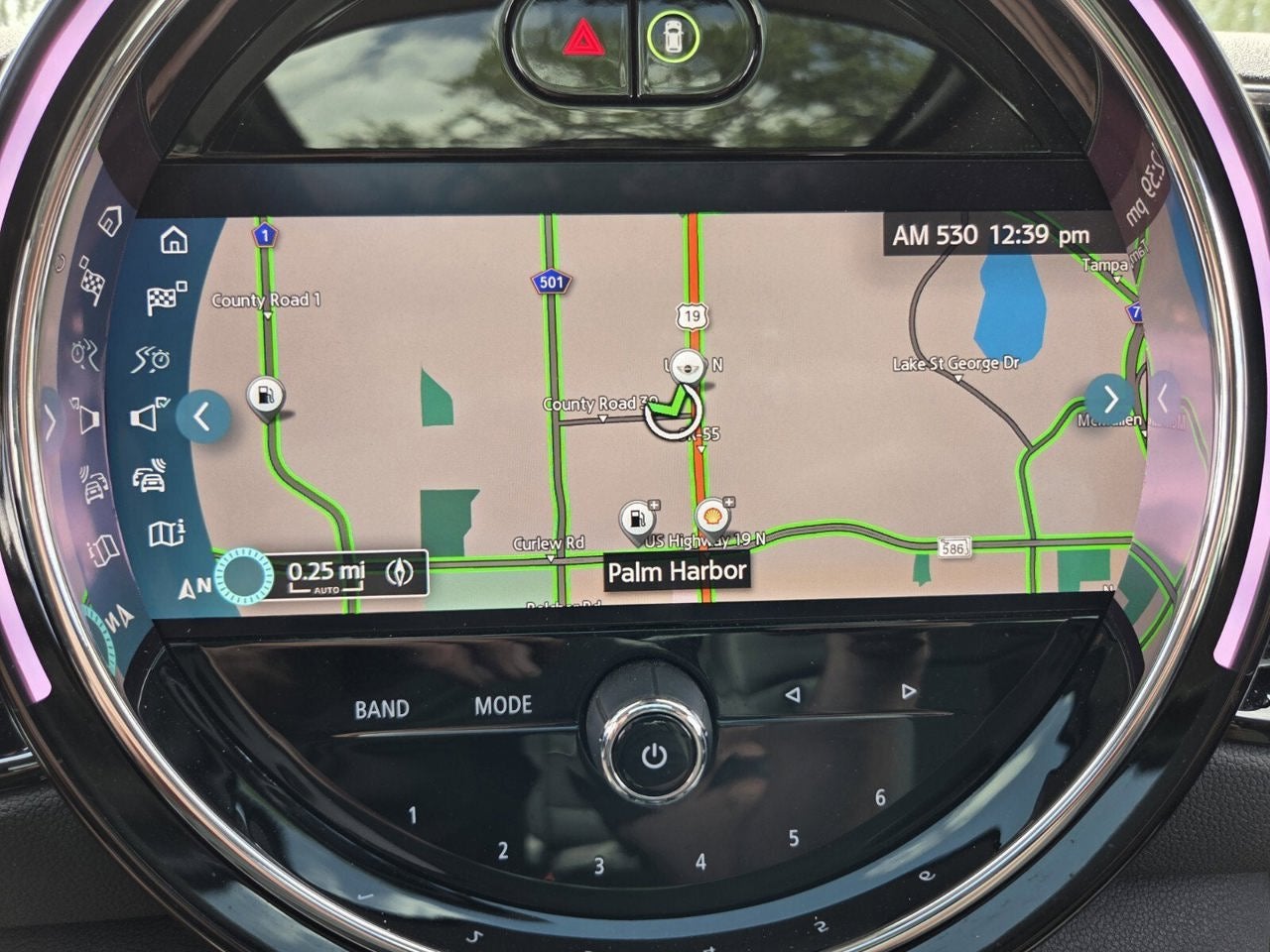
Task: Collapse the sidebar with the left chevron
Action: 203,417
